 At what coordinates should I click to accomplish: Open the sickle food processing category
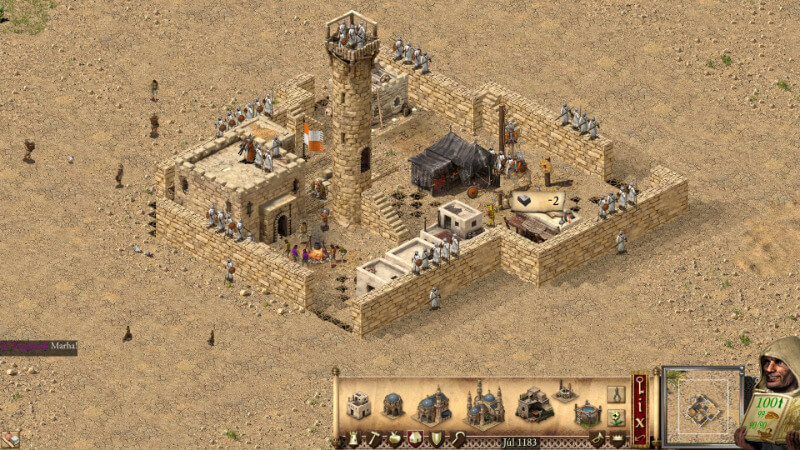coord(457,438)
